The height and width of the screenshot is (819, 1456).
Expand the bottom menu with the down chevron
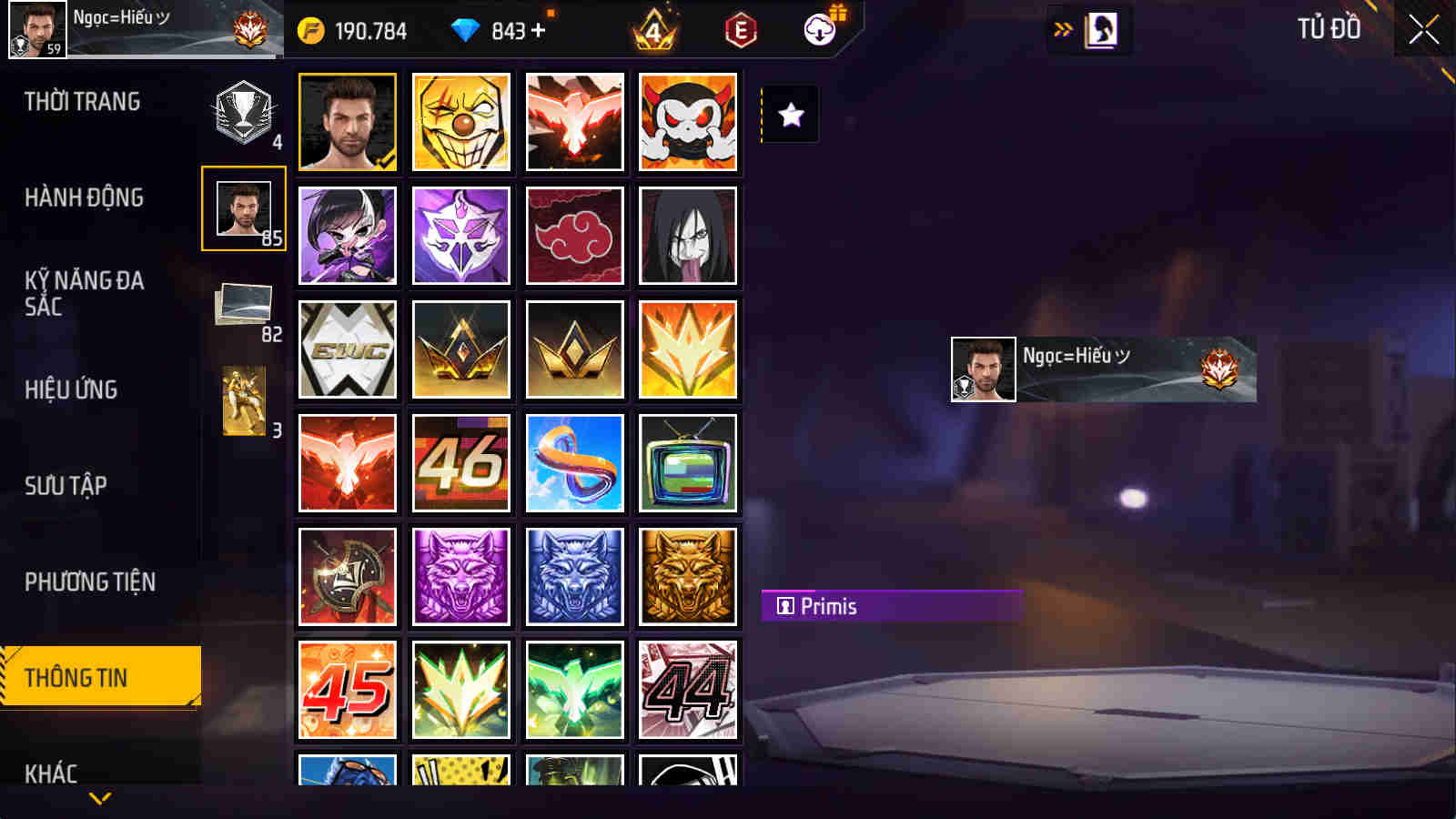click(x=100, y=799)
